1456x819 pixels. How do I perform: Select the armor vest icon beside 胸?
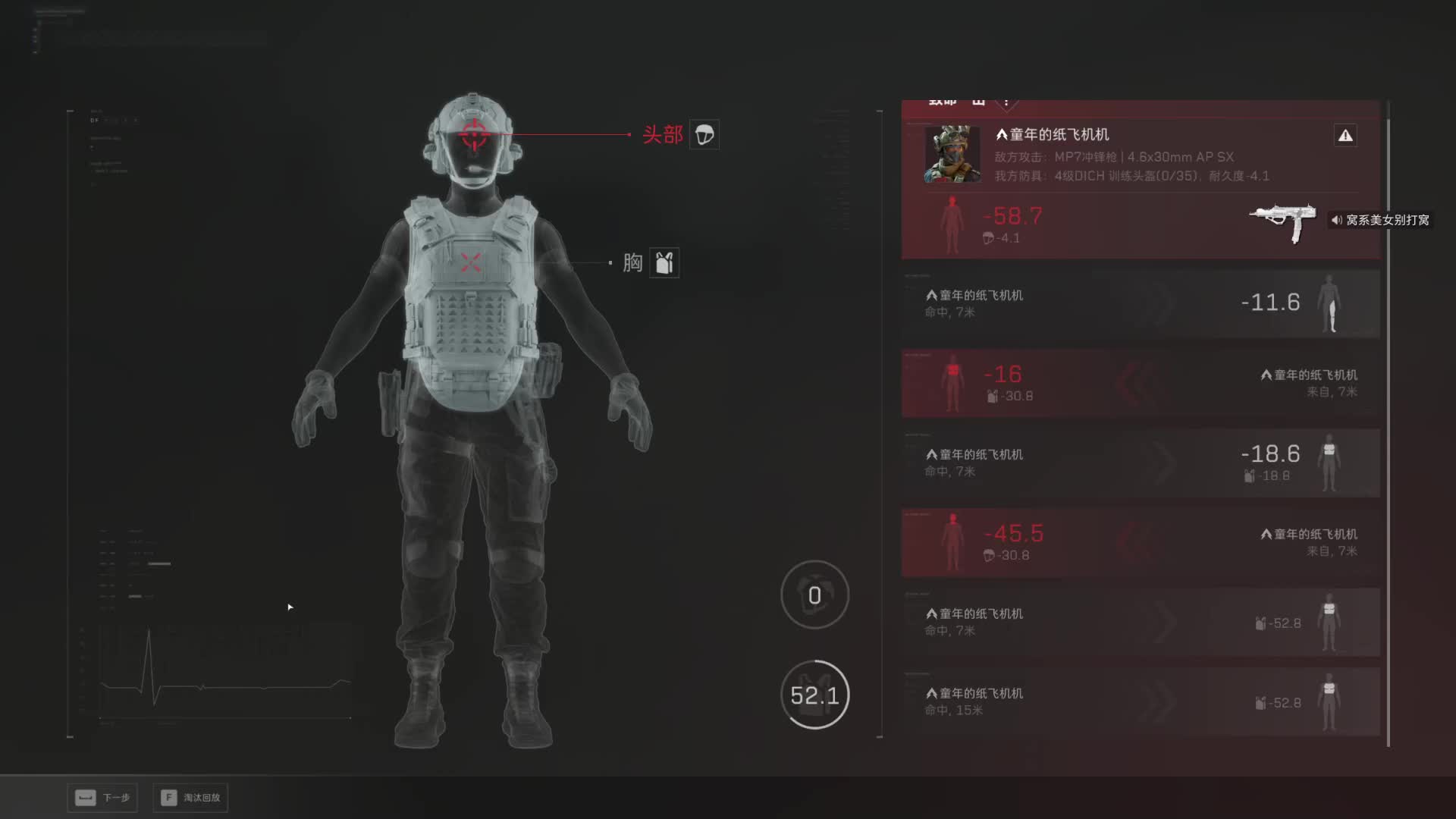click(664, 263)
